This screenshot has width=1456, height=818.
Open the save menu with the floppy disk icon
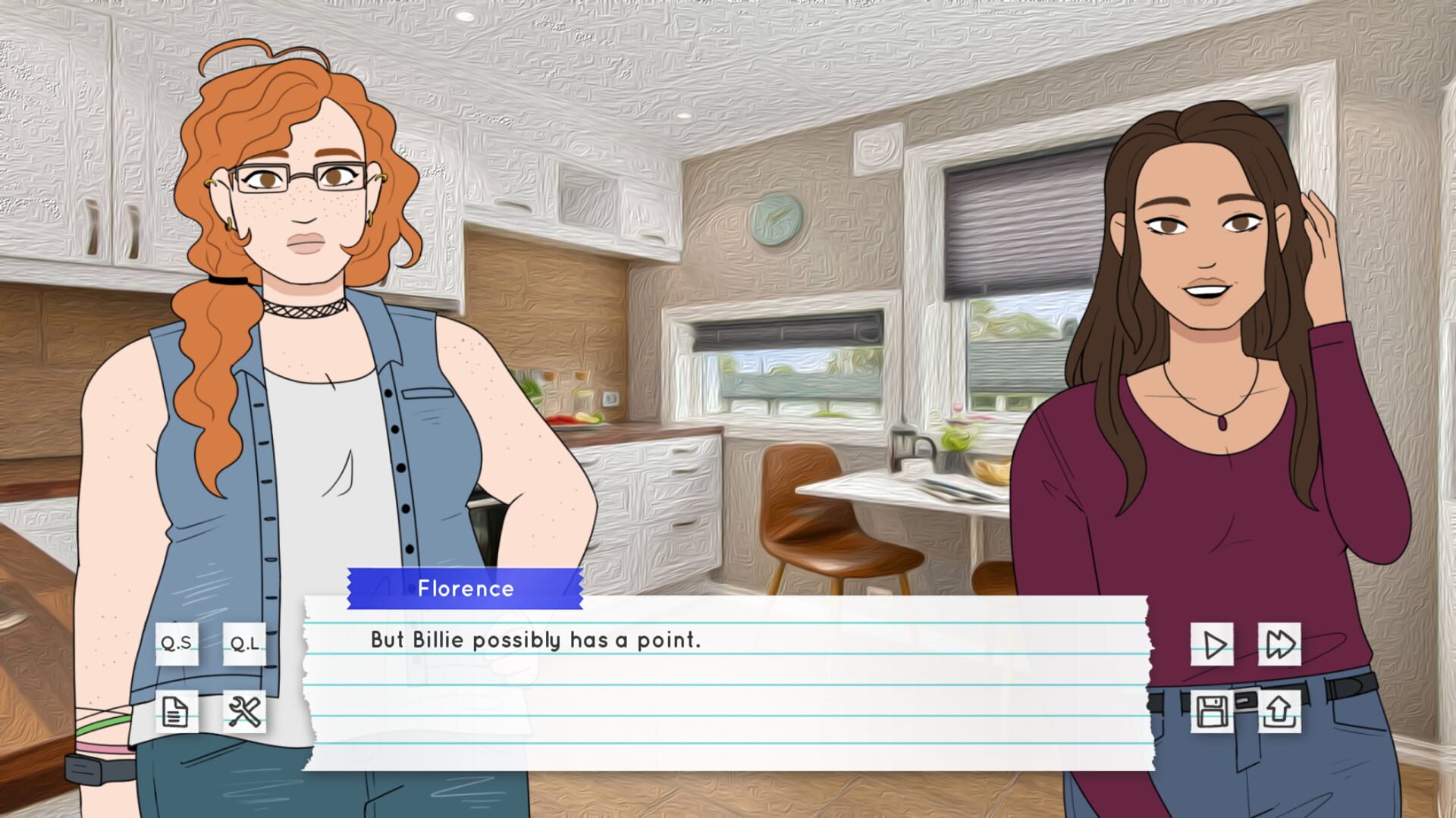tap(1213, 711)
